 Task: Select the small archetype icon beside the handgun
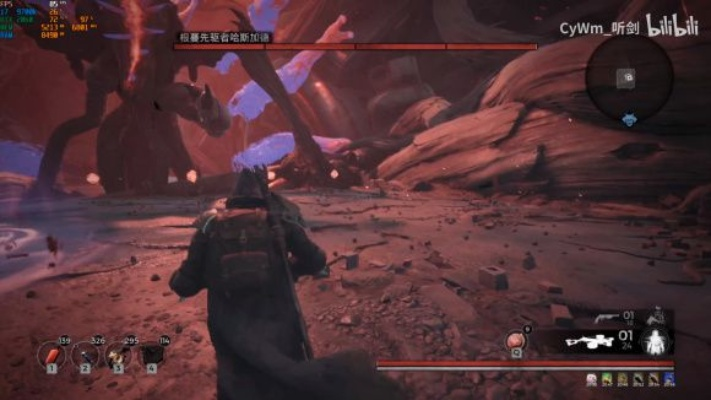[x=656, y=317]
